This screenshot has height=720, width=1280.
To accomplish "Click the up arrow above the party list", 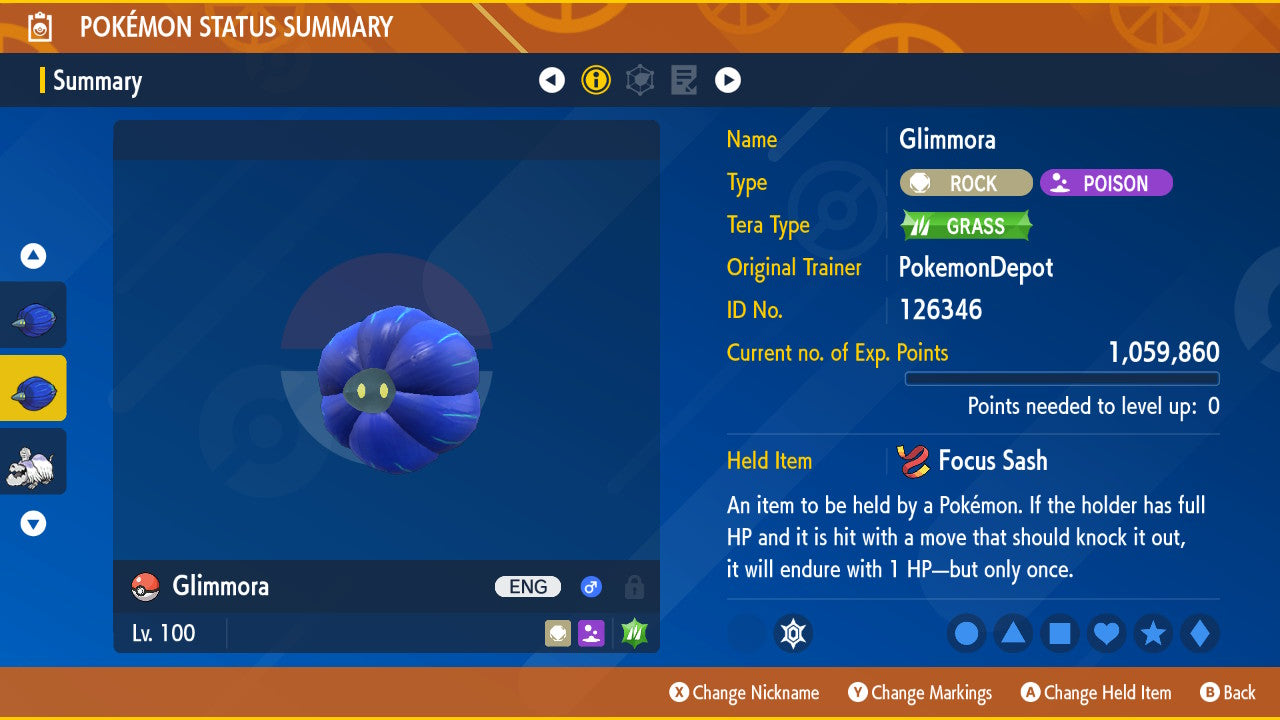I will coord(33,257).
